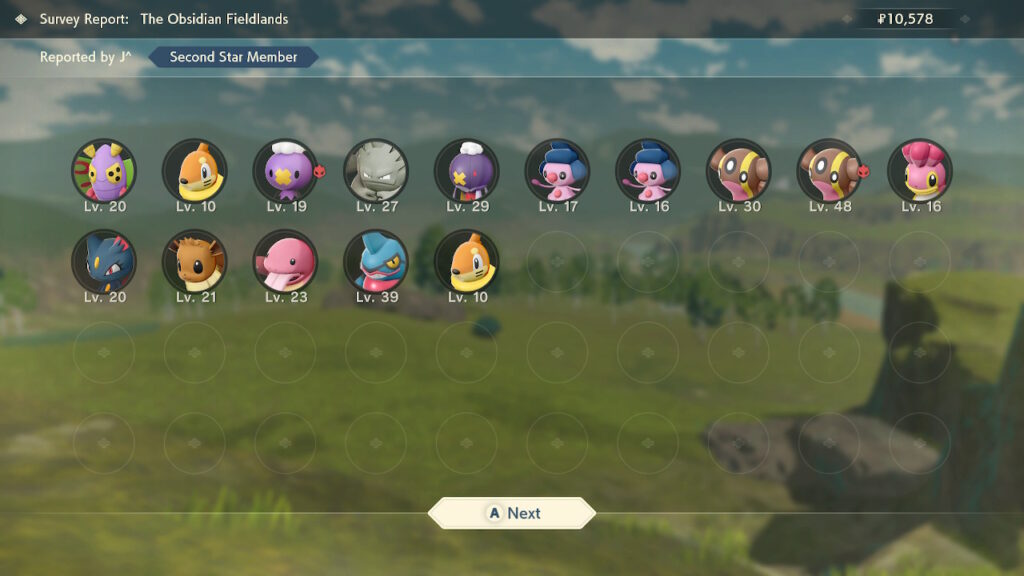Select the Lv. 29 Drifblim portrait

click(x=466, y=170)
